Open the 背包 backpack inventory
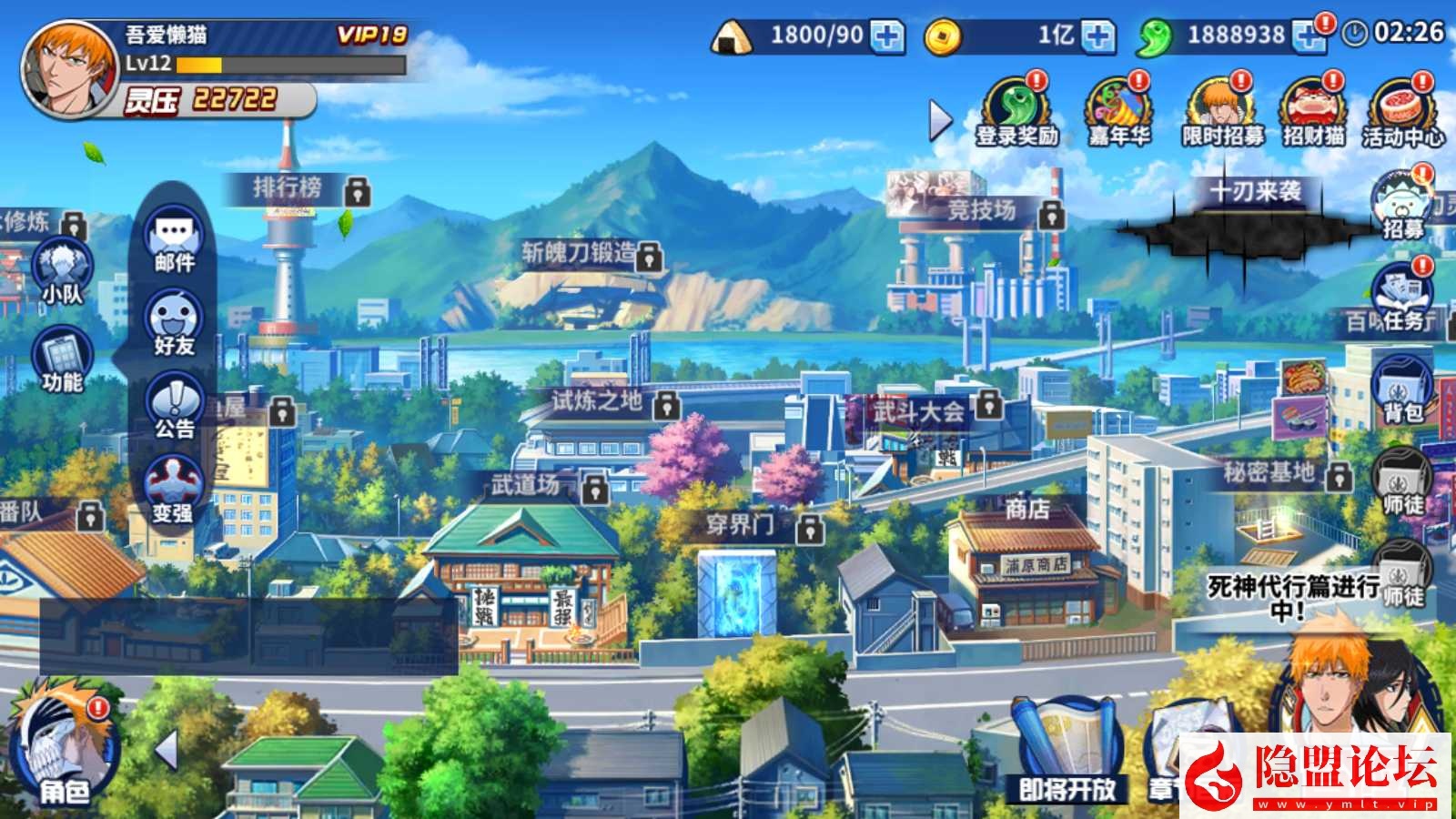The image size is (1456, 819). (x=1402, y=388)
